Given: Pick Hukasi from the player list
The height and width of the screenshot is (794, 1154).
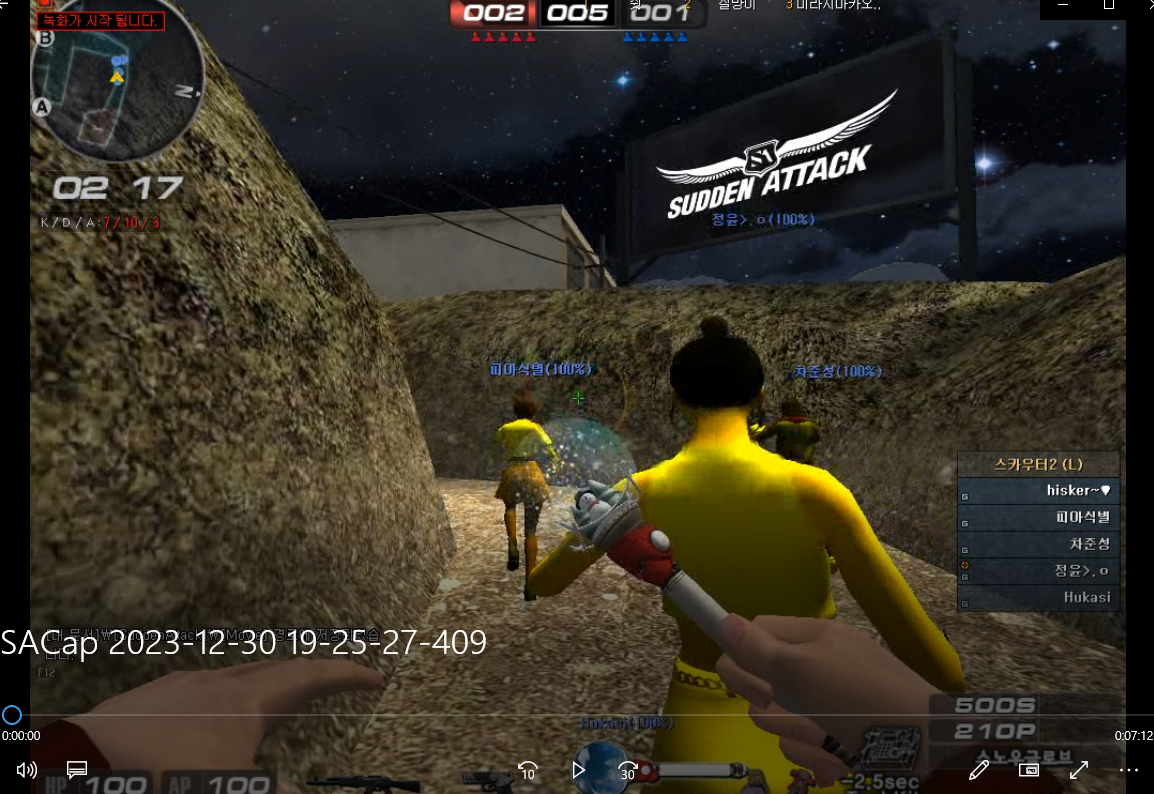Looking at the screenshot, I should 1040,598.
